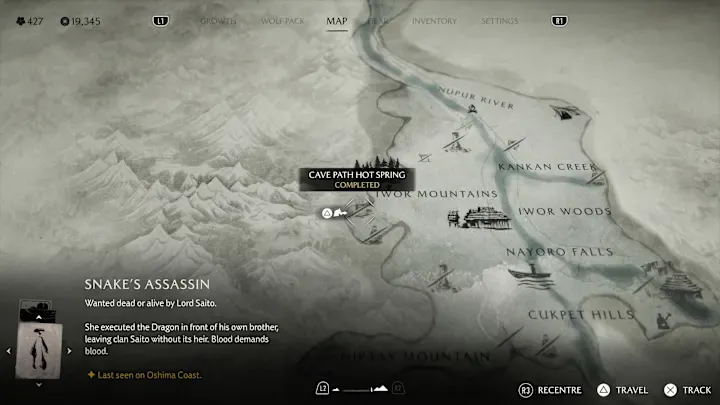This screenshot has width=720, height=405.
Task: Show previous bounty with left arrow
Action: pos(9,351)
